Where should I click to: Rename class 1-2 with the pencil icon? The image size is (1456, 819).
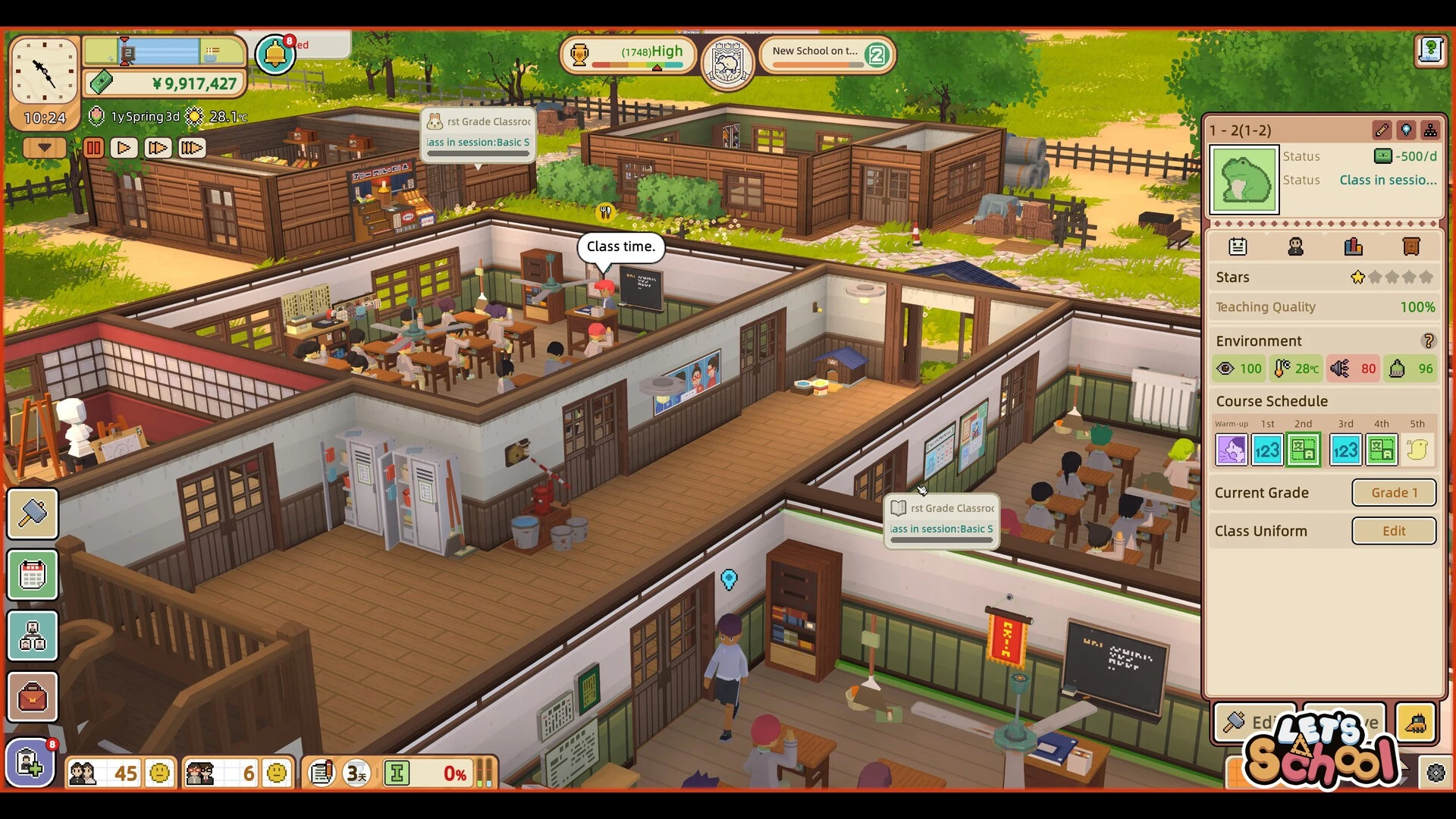pyautogui.click(x=1382, y=130)
